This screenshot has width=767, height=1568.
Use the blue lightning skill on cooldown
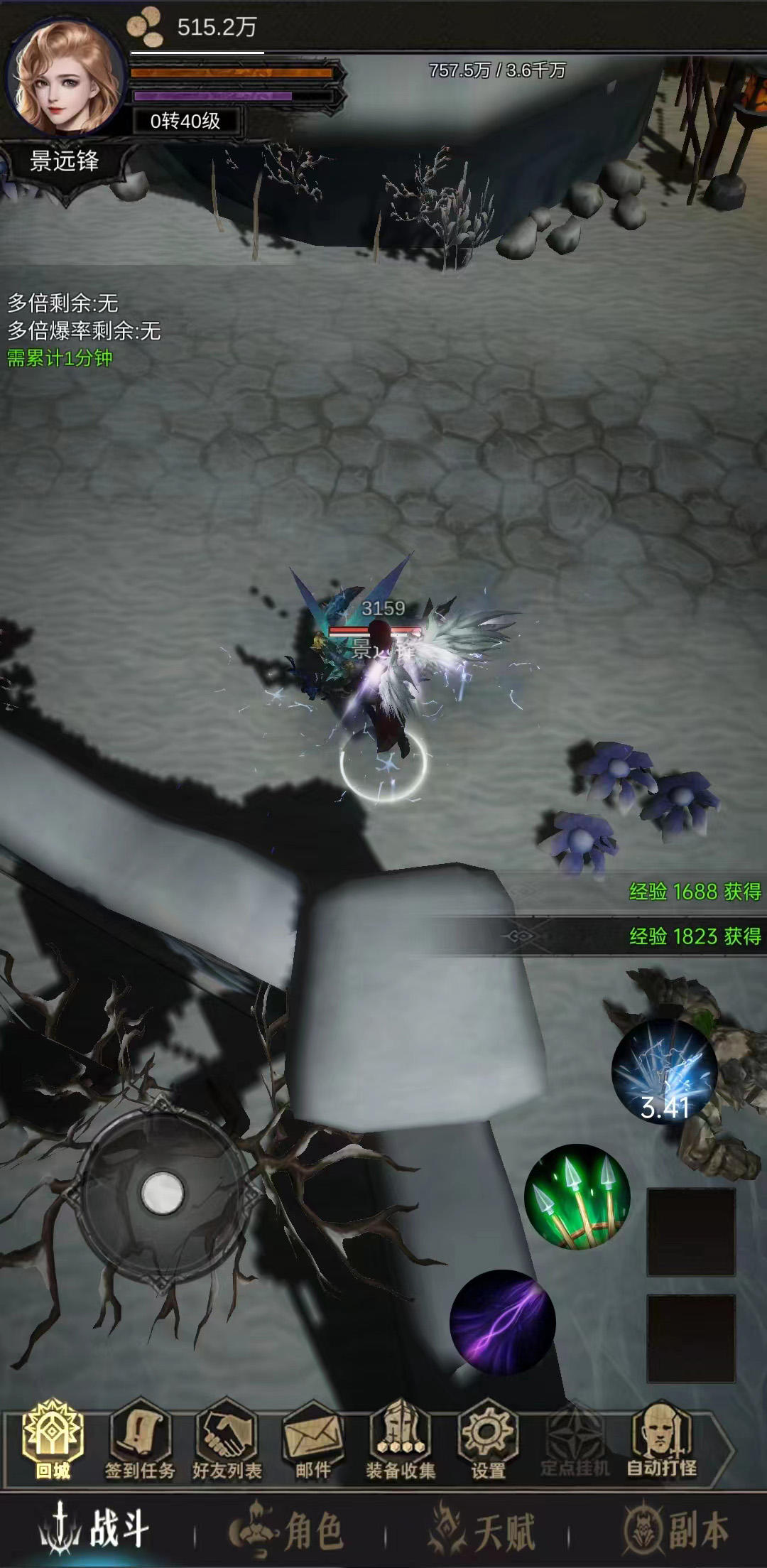[x=665, y=1073]
